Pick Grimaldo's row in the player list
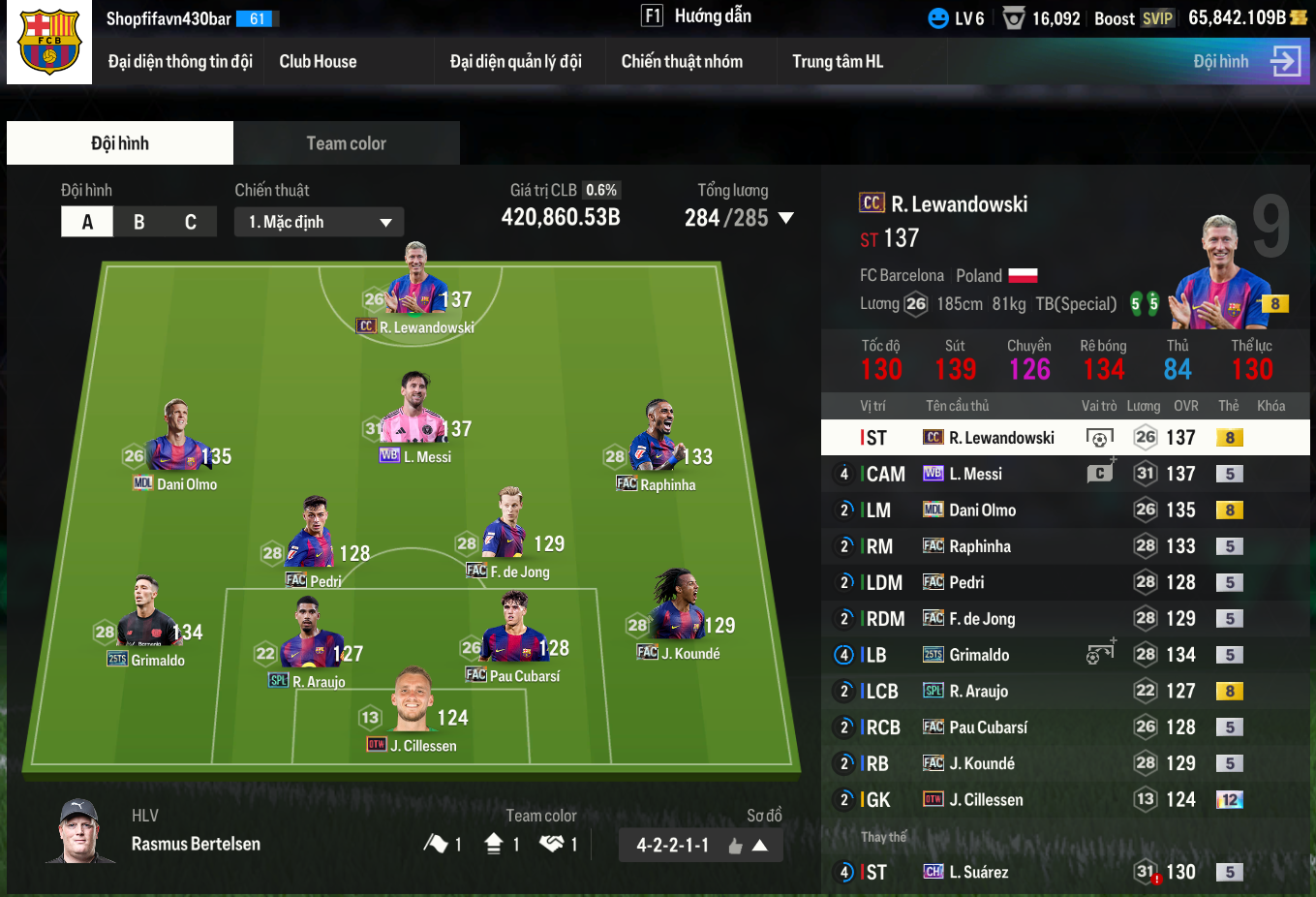The width and height of the screenshot is (1316, 897). tap(1065, 655)
